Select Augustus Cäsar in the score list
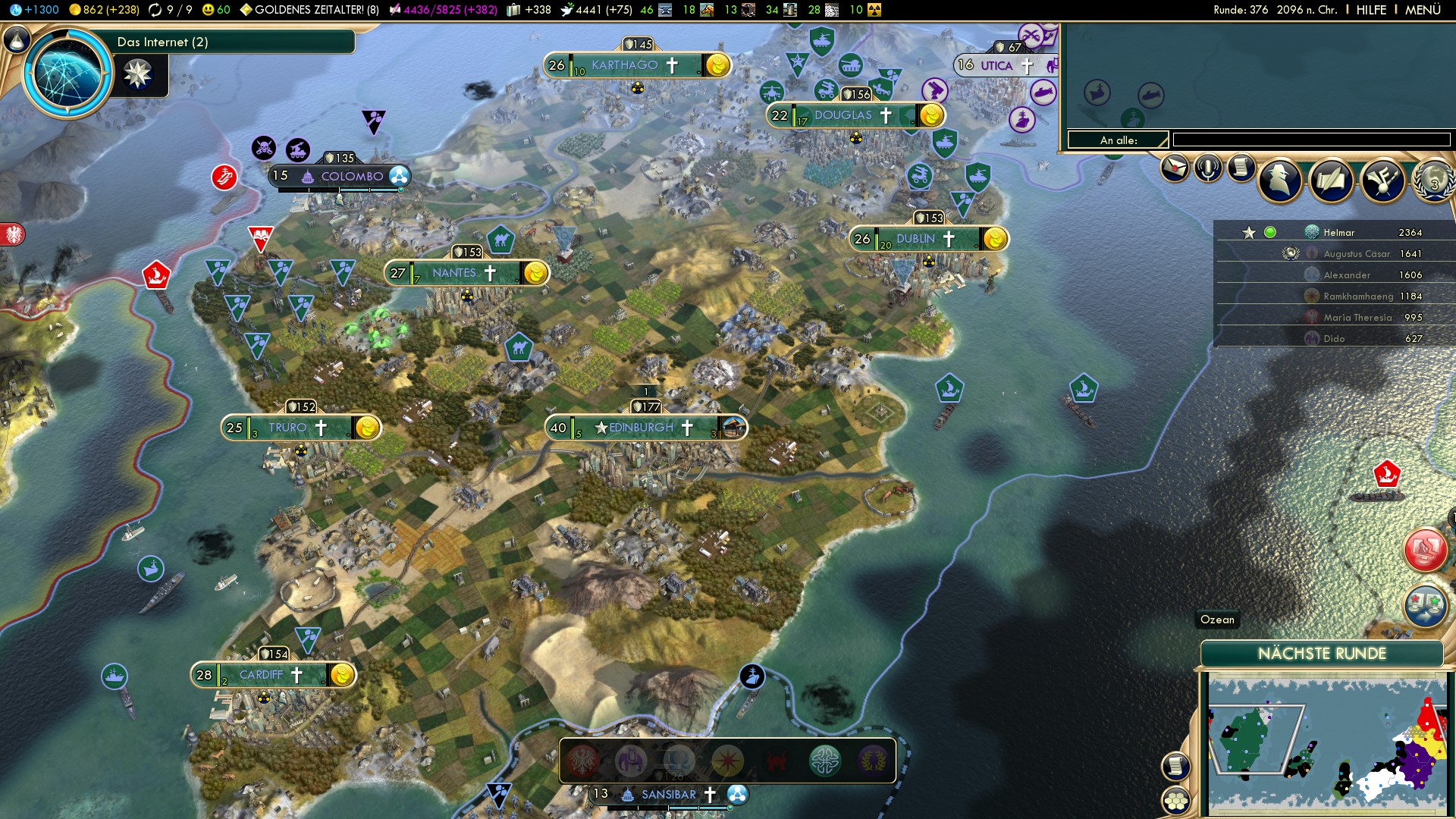Screen dimensions: 1456x819 click(x=1357, y=254)
